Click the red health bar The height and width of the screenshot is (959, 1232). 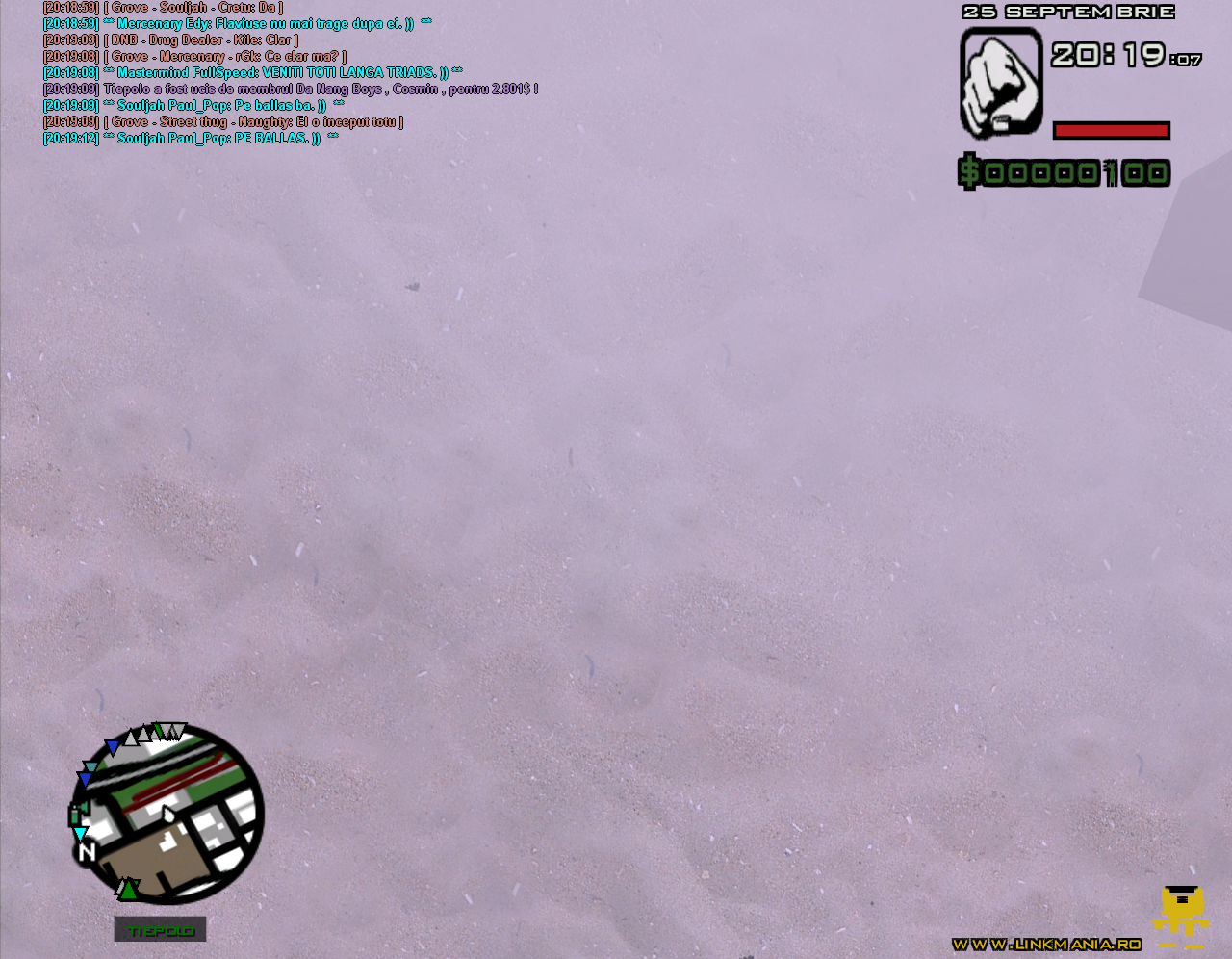(1112, 129)
